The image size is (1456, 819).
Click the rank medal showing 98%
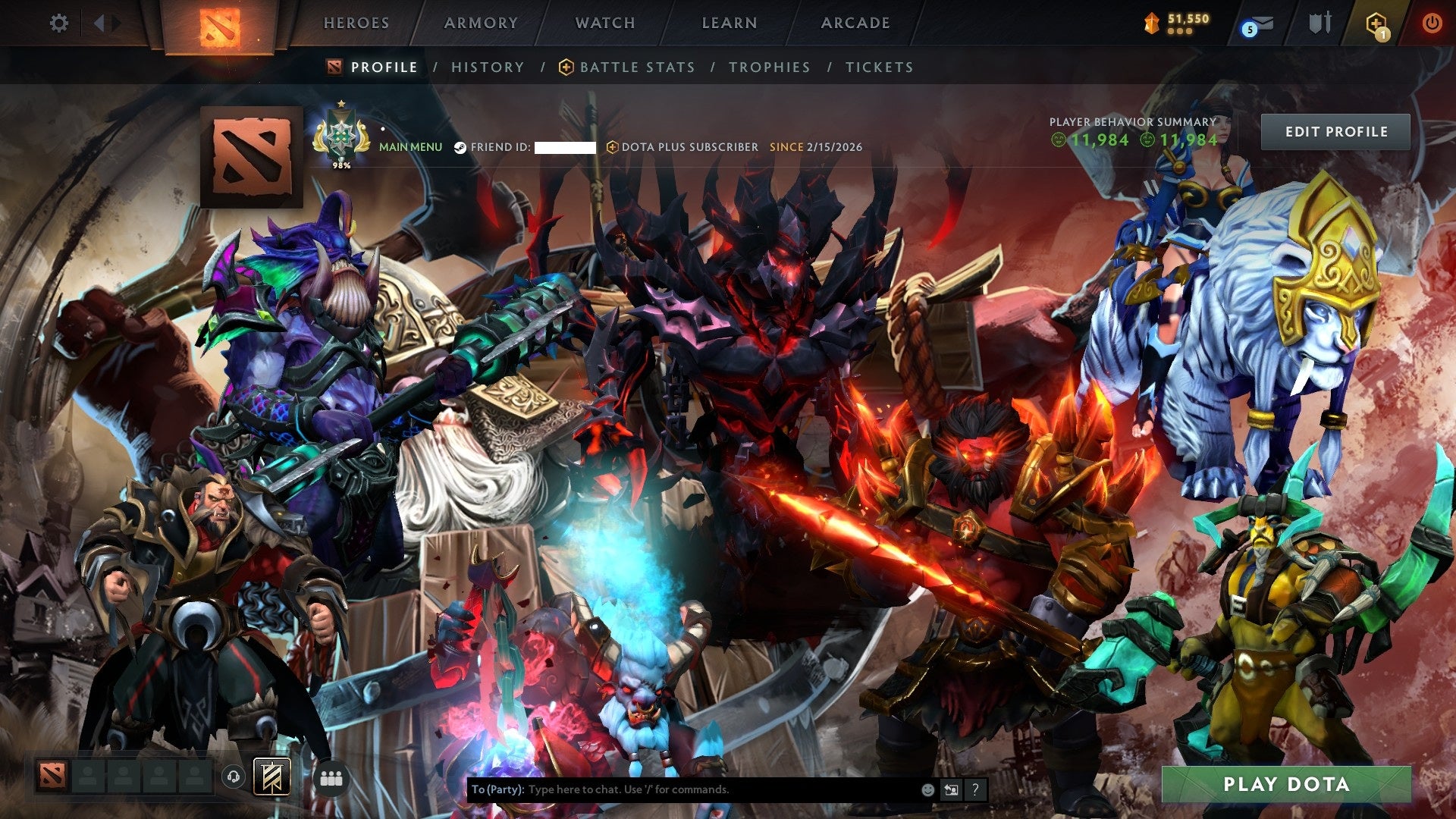click(341, 136)
